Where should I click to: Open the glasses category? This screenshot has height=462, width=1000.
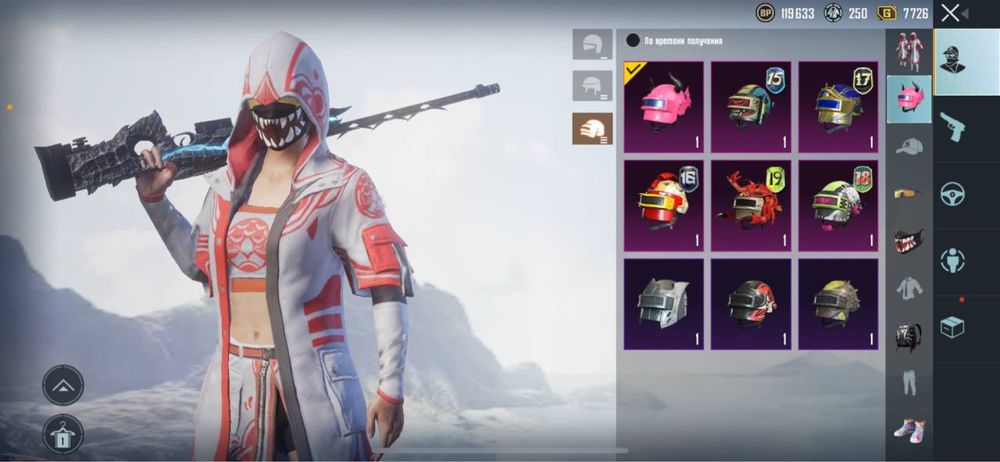point(908,194)
